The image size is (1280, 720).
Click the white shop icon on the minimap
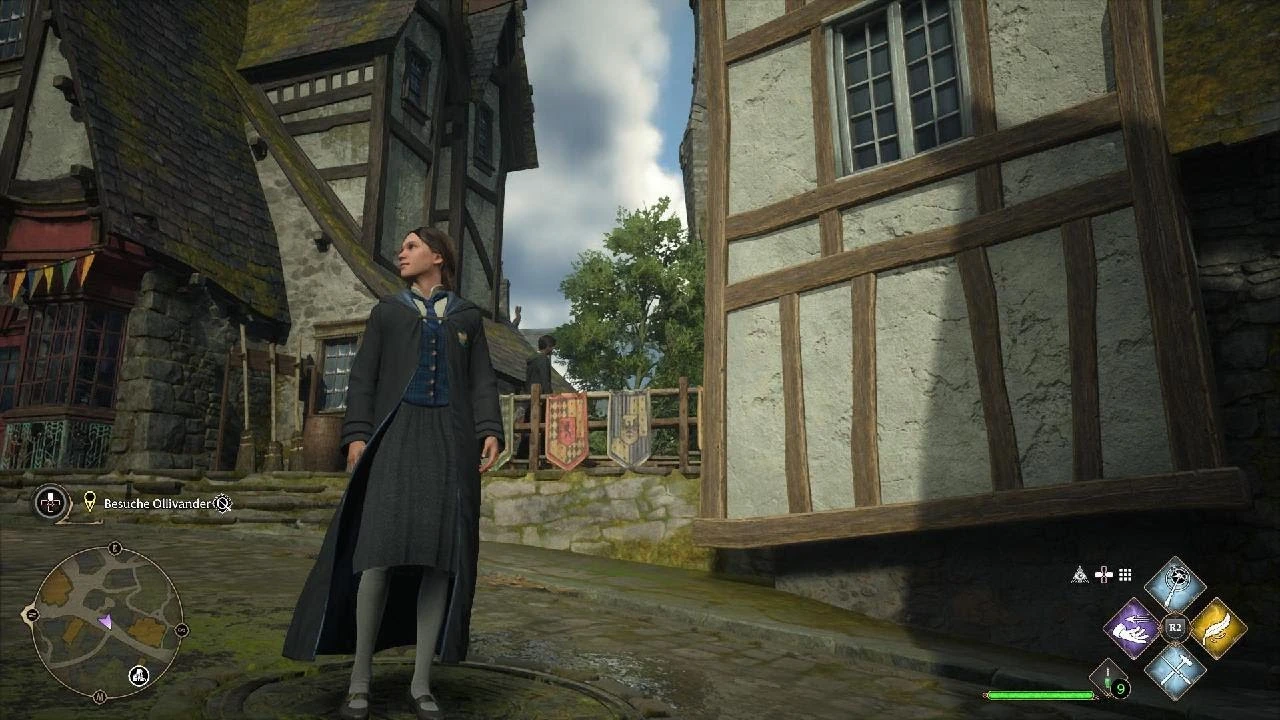[138, 675]
